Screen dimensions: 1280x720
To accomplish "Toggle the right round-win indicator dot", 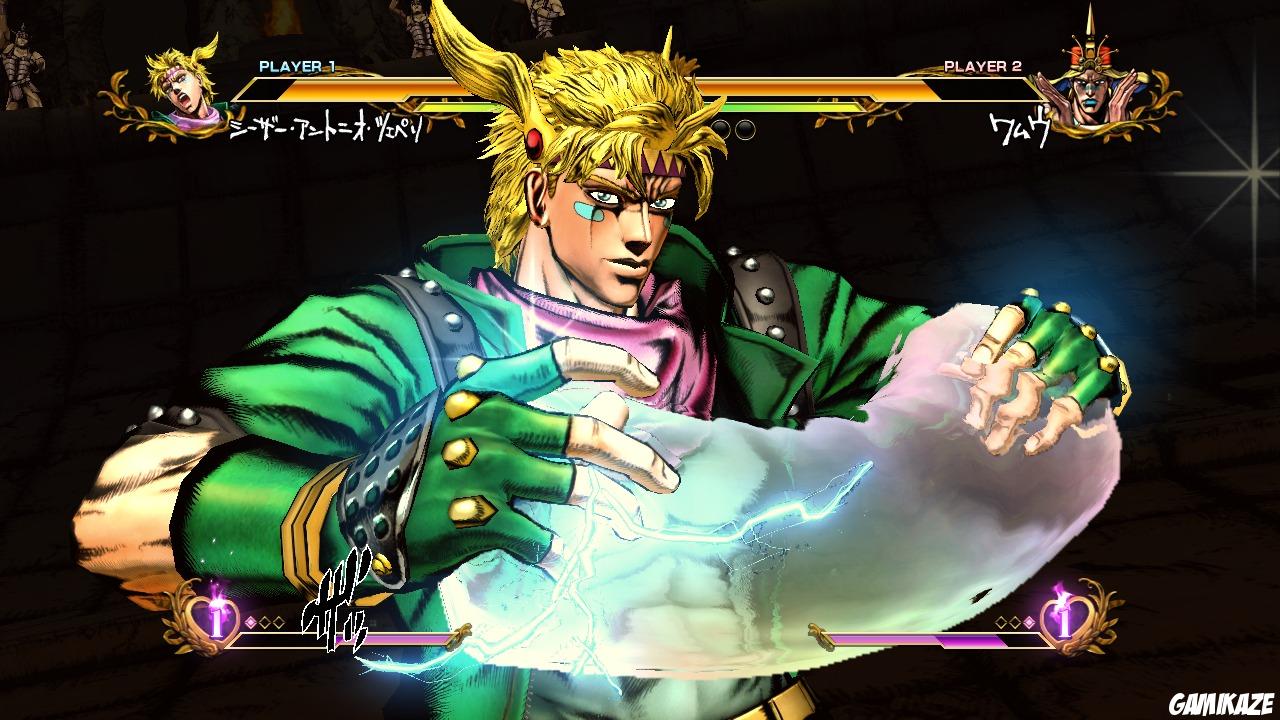I will (x=747, y=127).
